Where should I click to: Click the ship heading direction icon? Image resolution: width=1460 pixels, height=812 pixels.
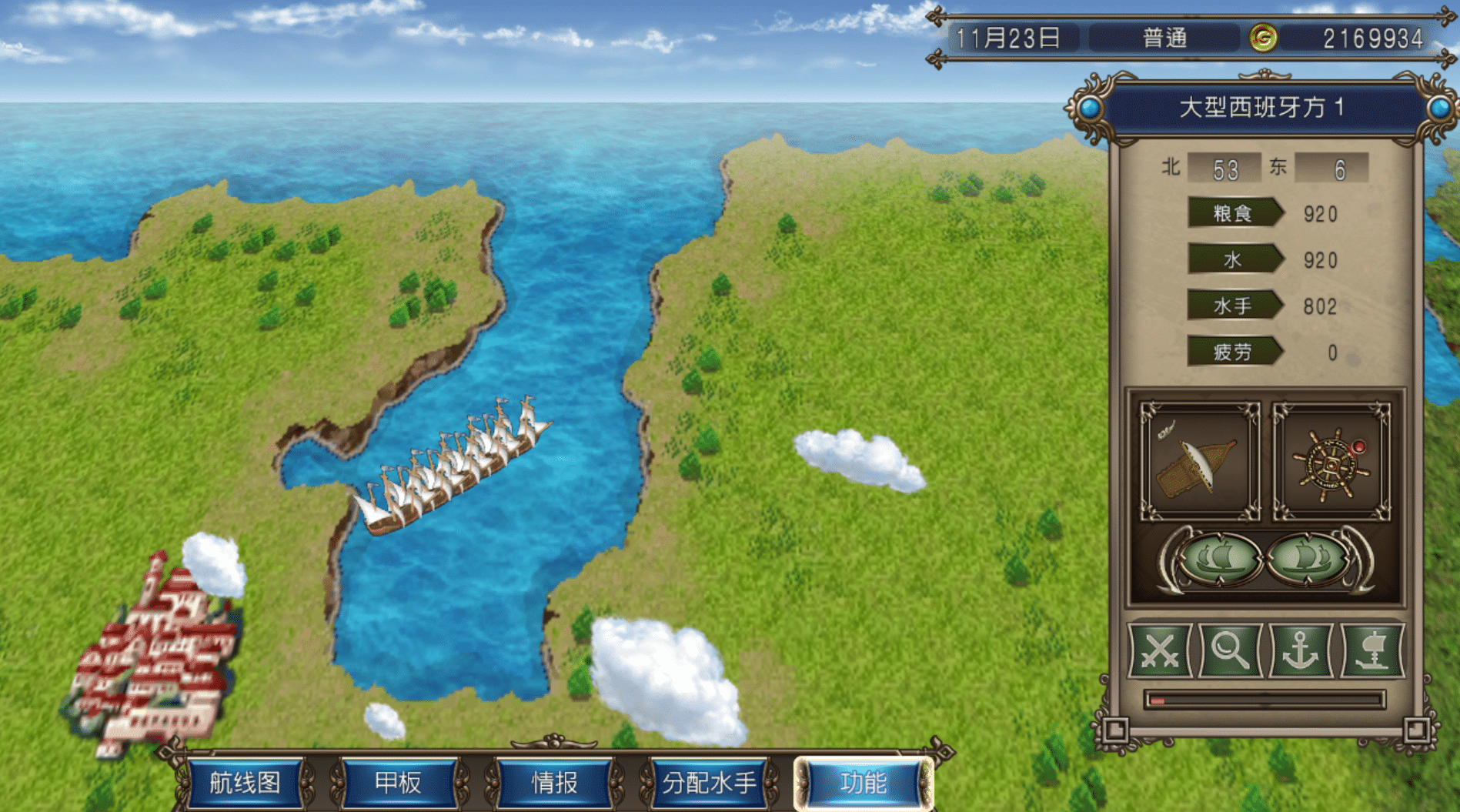coord(1199,461)
